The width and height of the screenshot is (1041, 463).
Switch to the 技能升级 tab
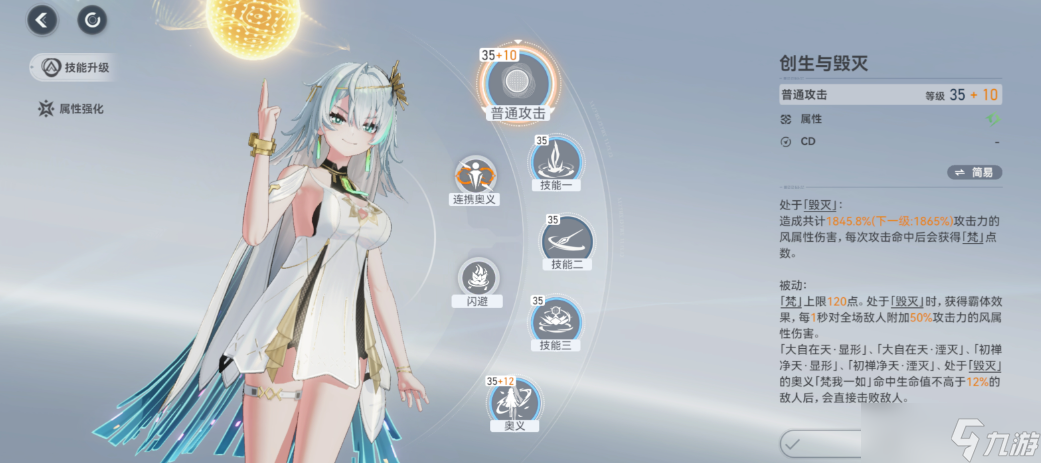tap(74, 68)
